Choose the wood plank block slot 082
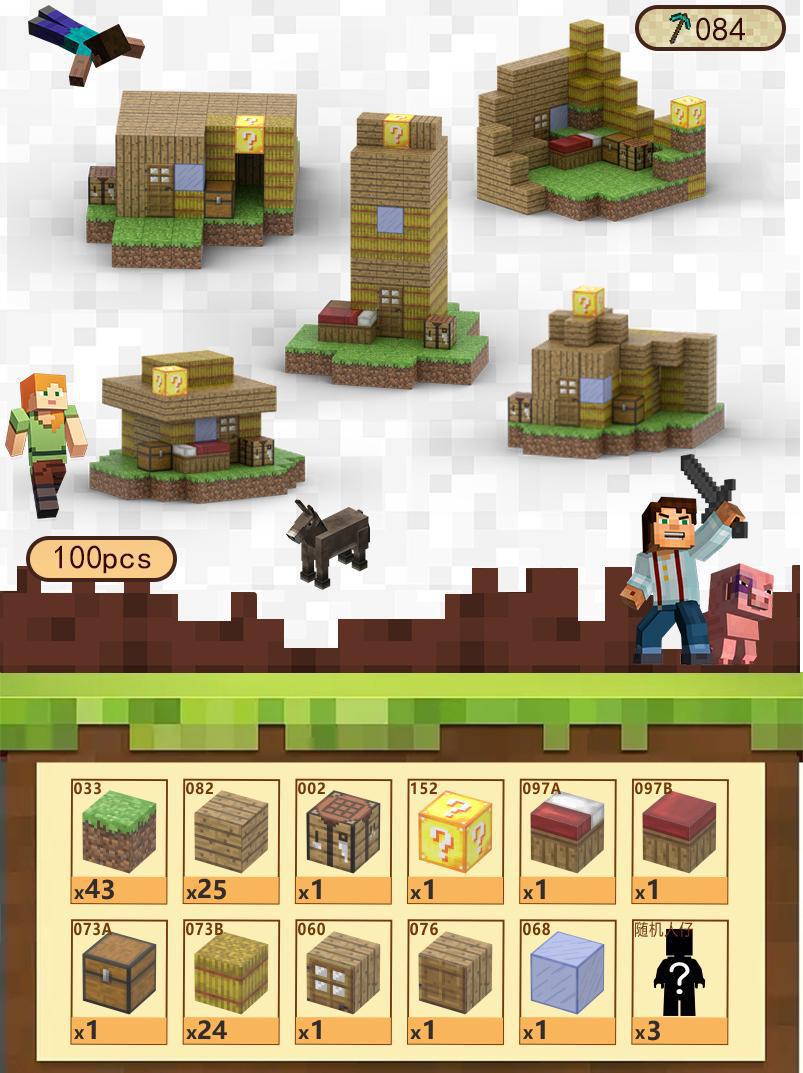803x1073 pixels. click(x=231, y=841)
